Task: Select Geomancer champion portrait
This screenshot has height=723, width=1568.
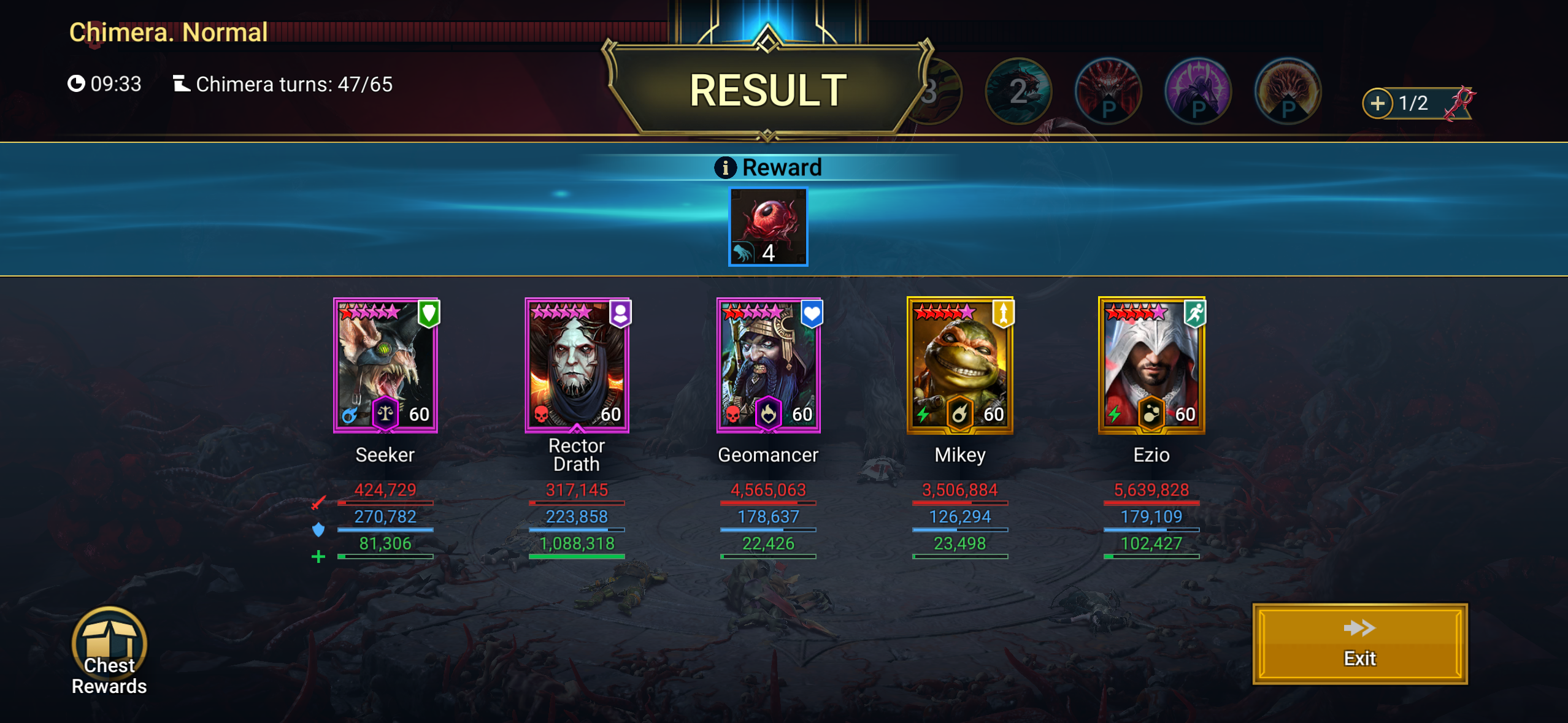Action: coord(768,365)
